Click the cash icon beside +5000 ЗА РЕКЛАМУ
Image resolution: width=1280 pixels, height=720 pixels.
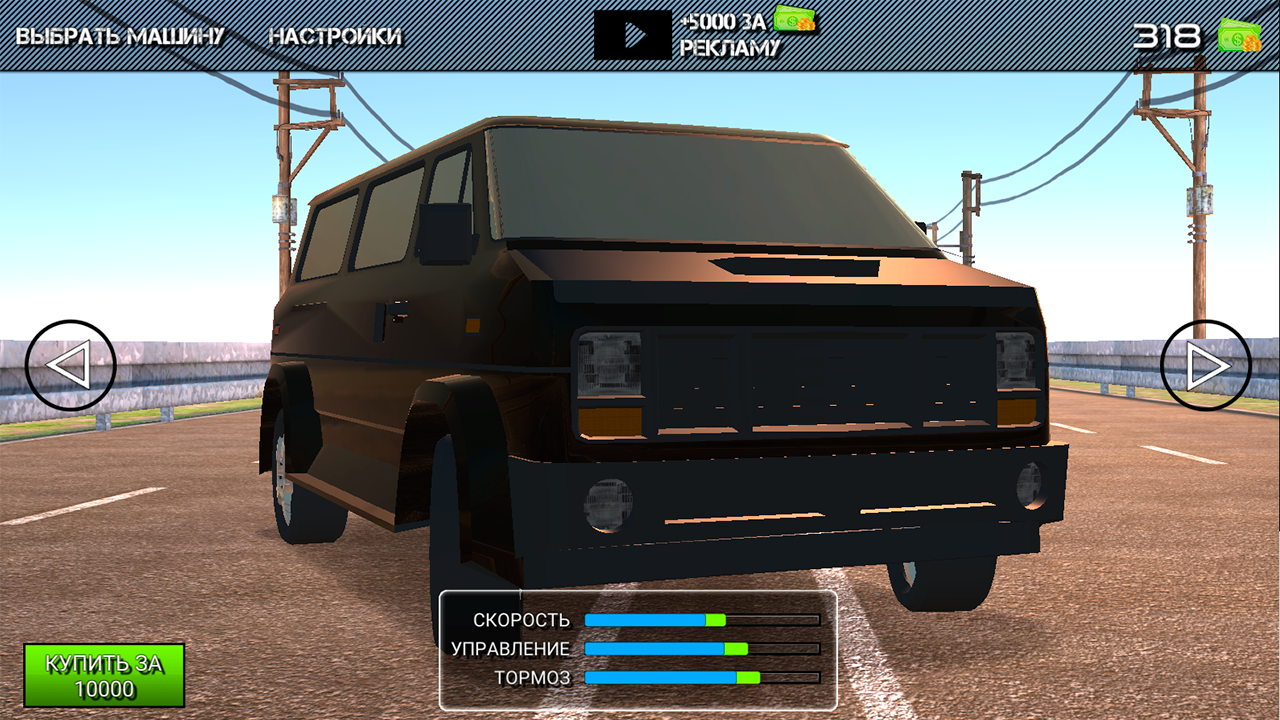[795, 18]
